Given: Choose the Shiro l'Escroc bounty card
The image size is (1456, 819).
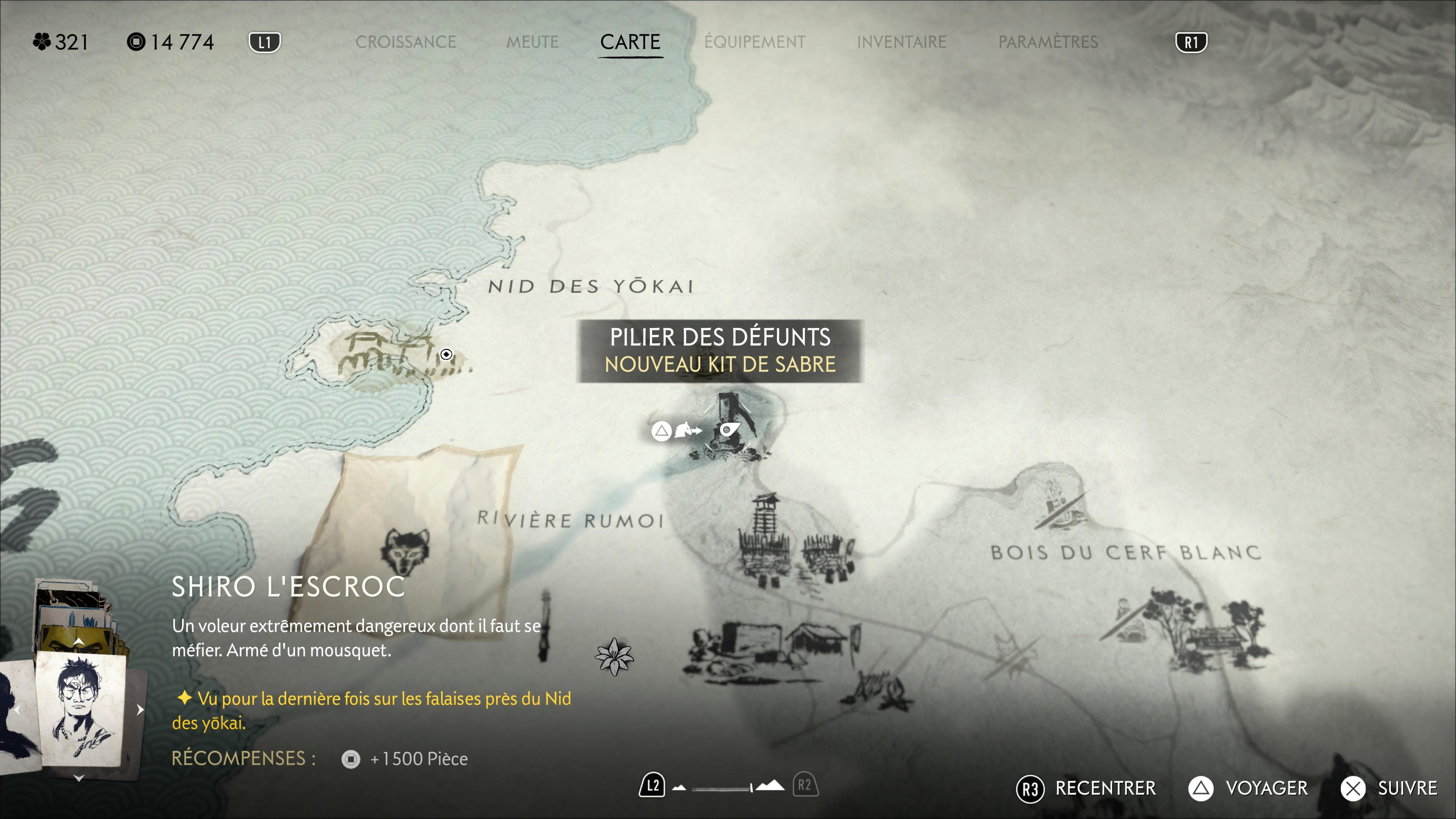Looking at the screenshot, I should 80,709.
